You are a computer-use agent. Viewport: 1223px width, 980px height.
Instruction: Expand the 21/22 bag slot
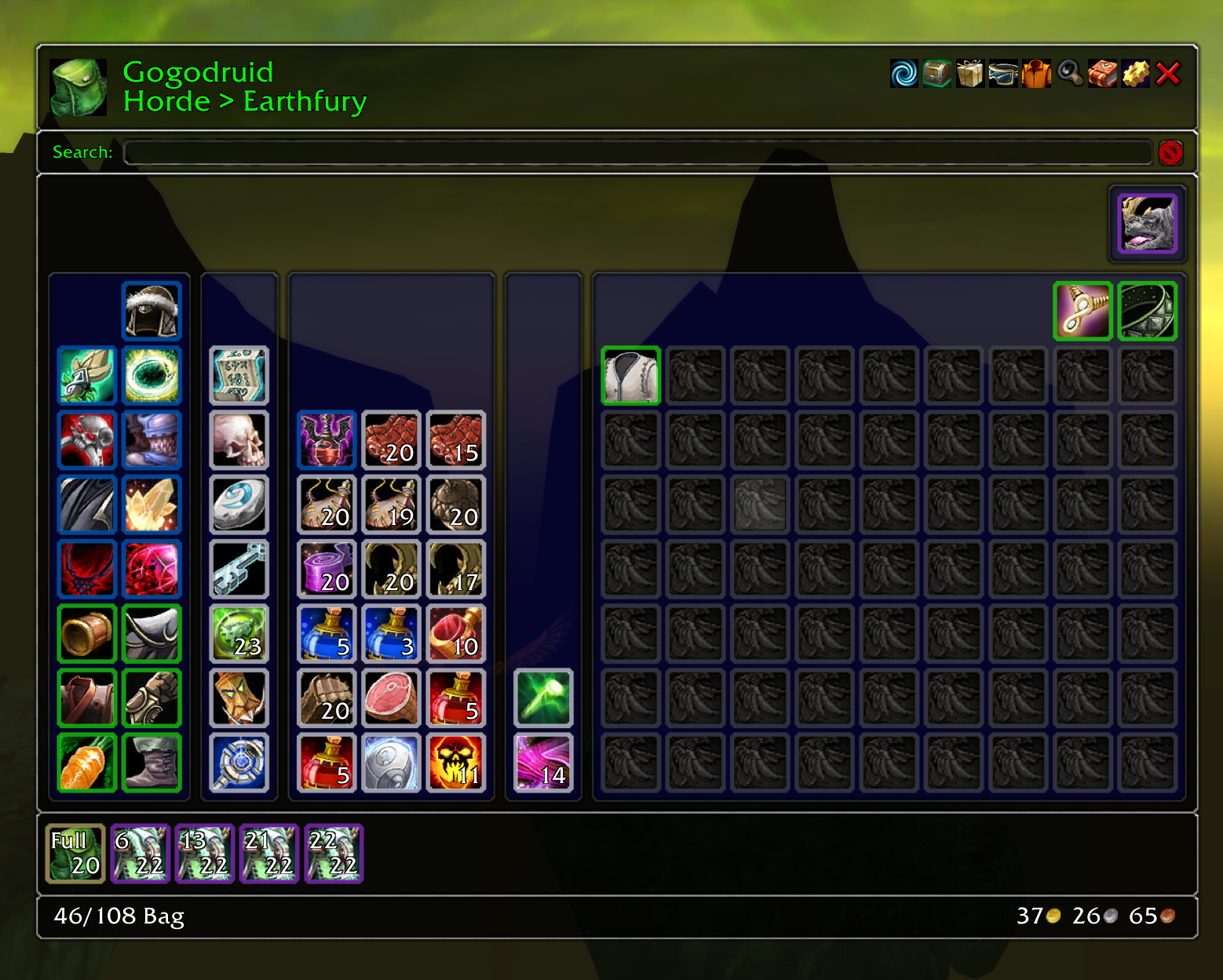point(269,854)
